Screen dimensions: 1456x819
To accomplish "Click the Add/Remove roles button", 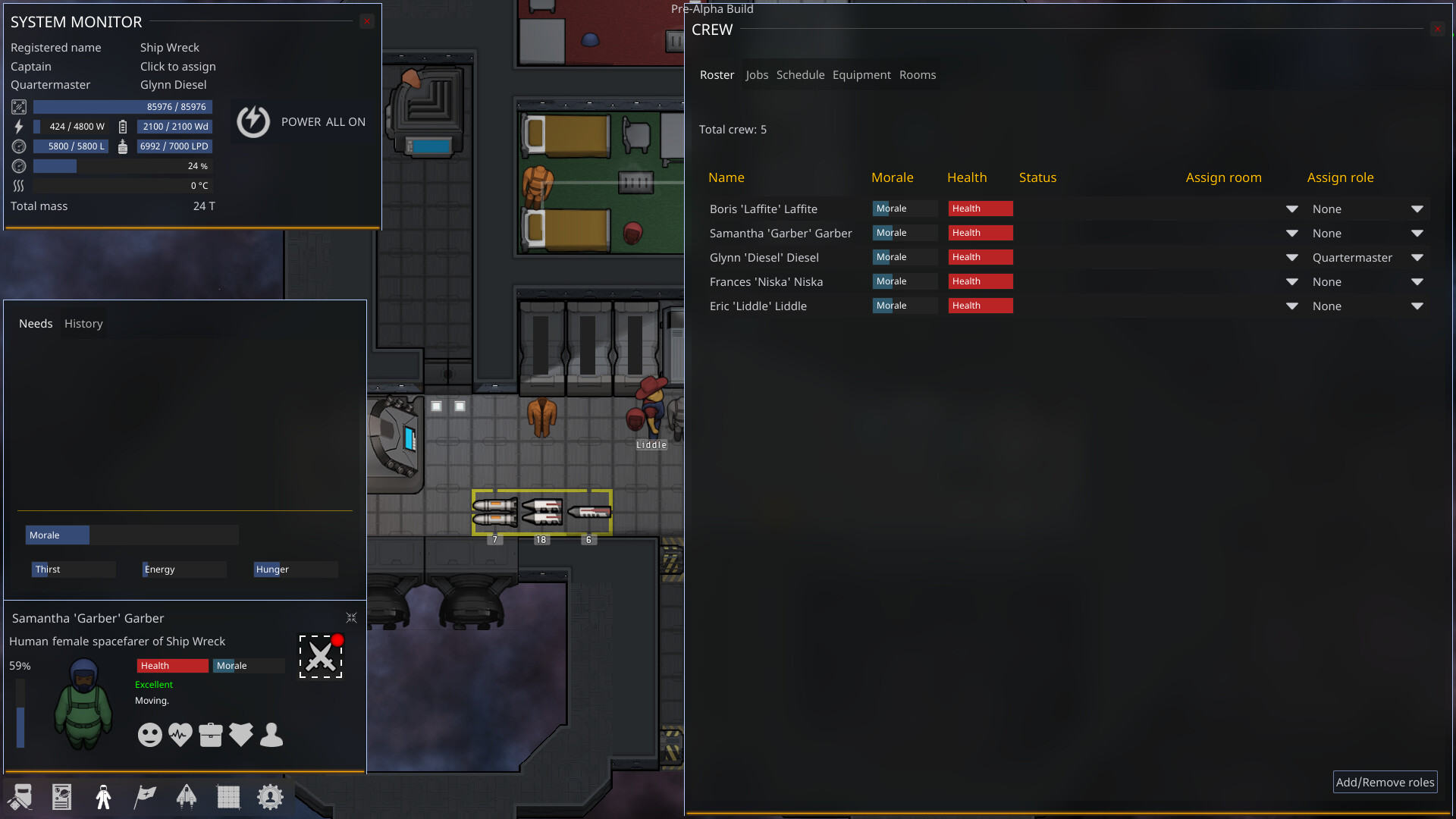I will (x=1385, y=782).
